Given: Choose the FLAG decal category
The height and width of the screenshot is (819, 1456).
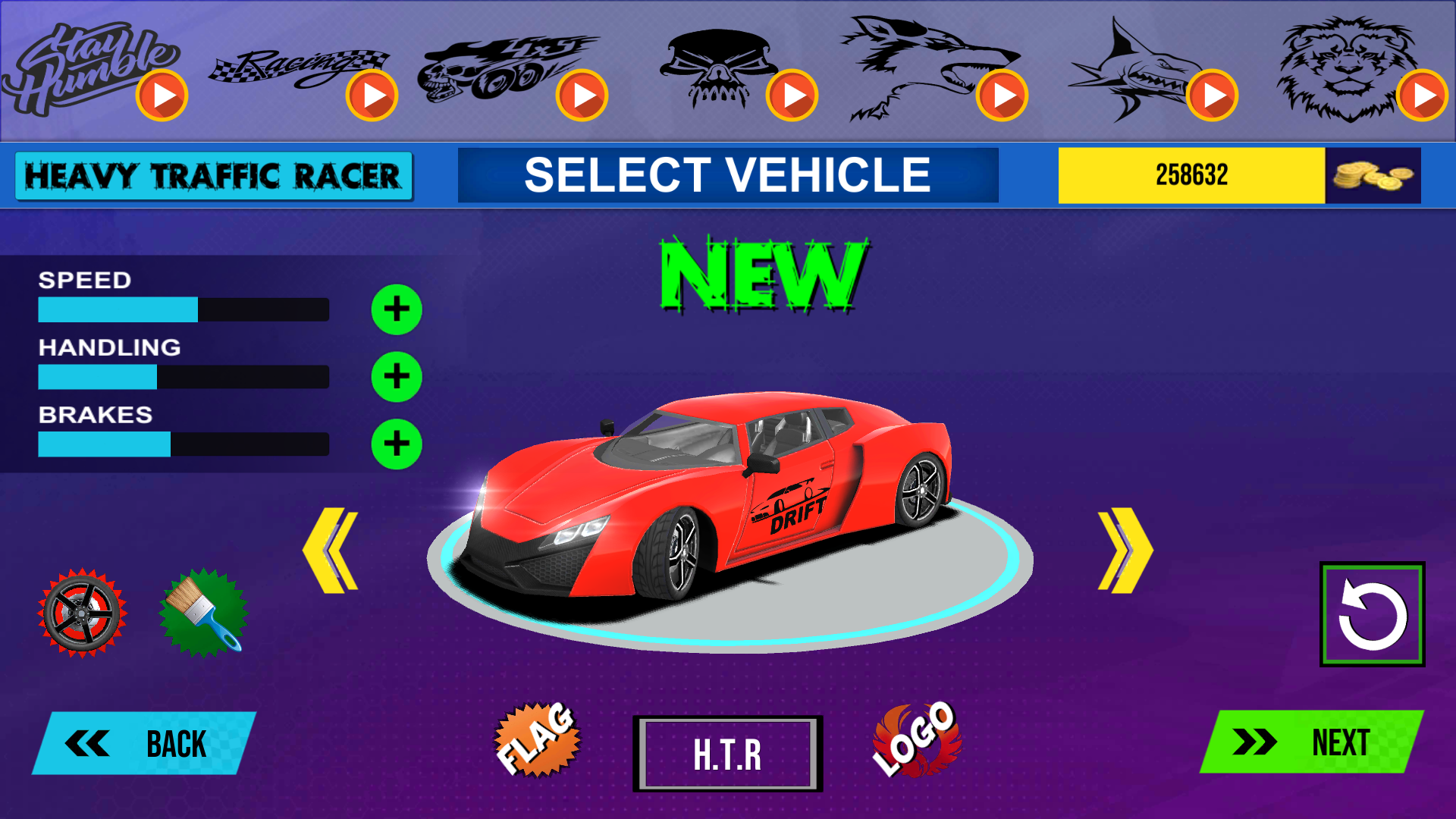Looking at the screenshot, I should pyautogui.click(x=538, y=740).
